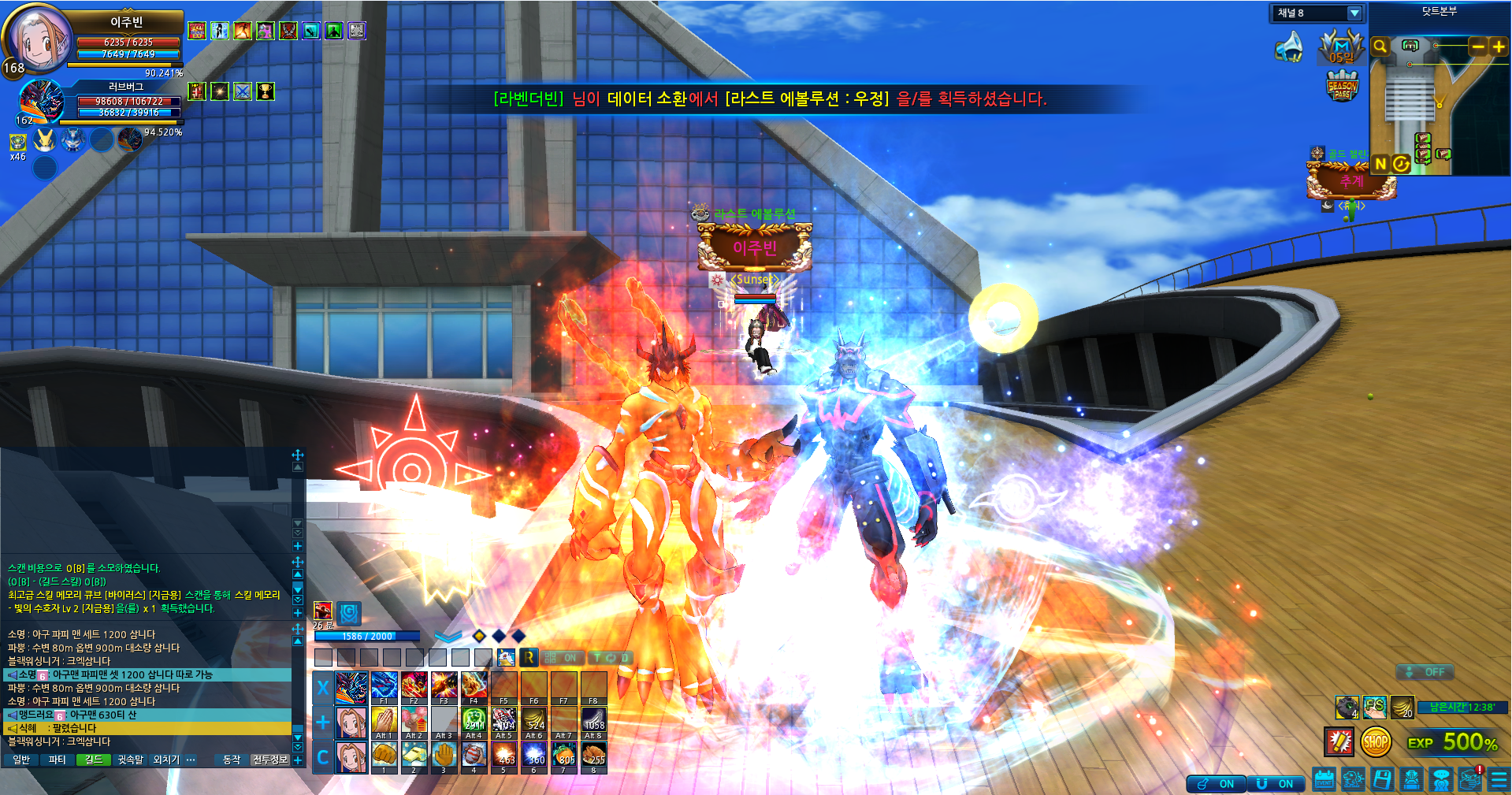The image size is (1512, 795).
Task: Use the roast chicken item in slot 8
Action: pyautogui.click(x=593, y=755)
